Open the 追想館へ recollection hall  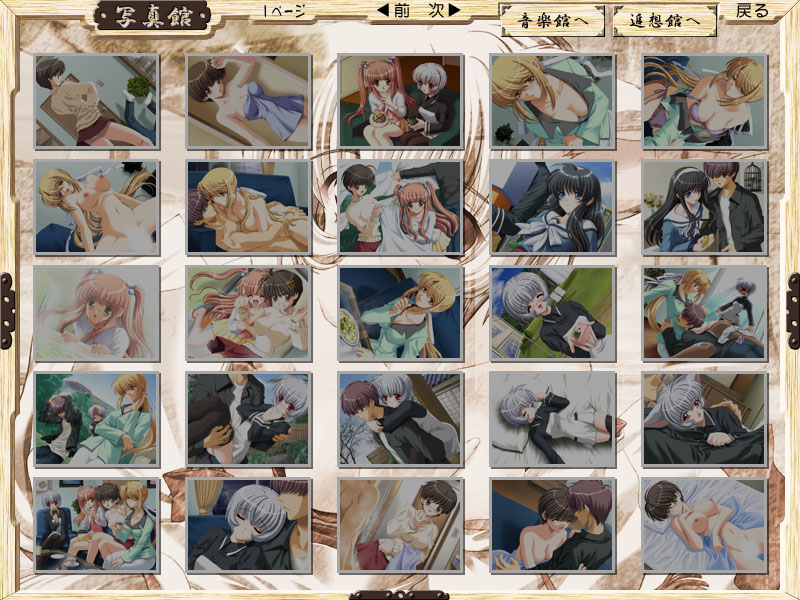[666, 19]
